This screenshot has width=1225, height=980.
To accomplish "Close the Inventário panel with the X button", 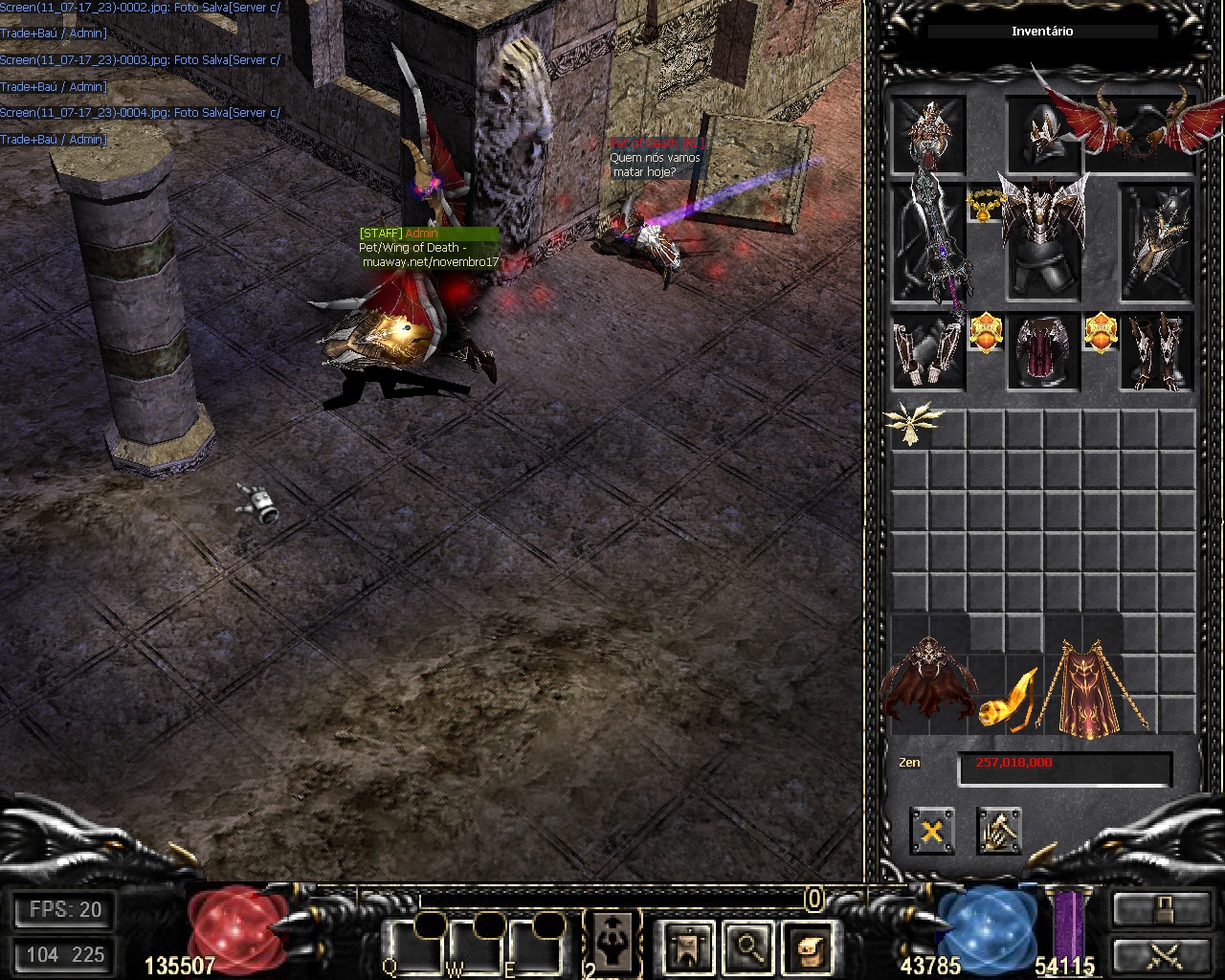I will [931, 831].
